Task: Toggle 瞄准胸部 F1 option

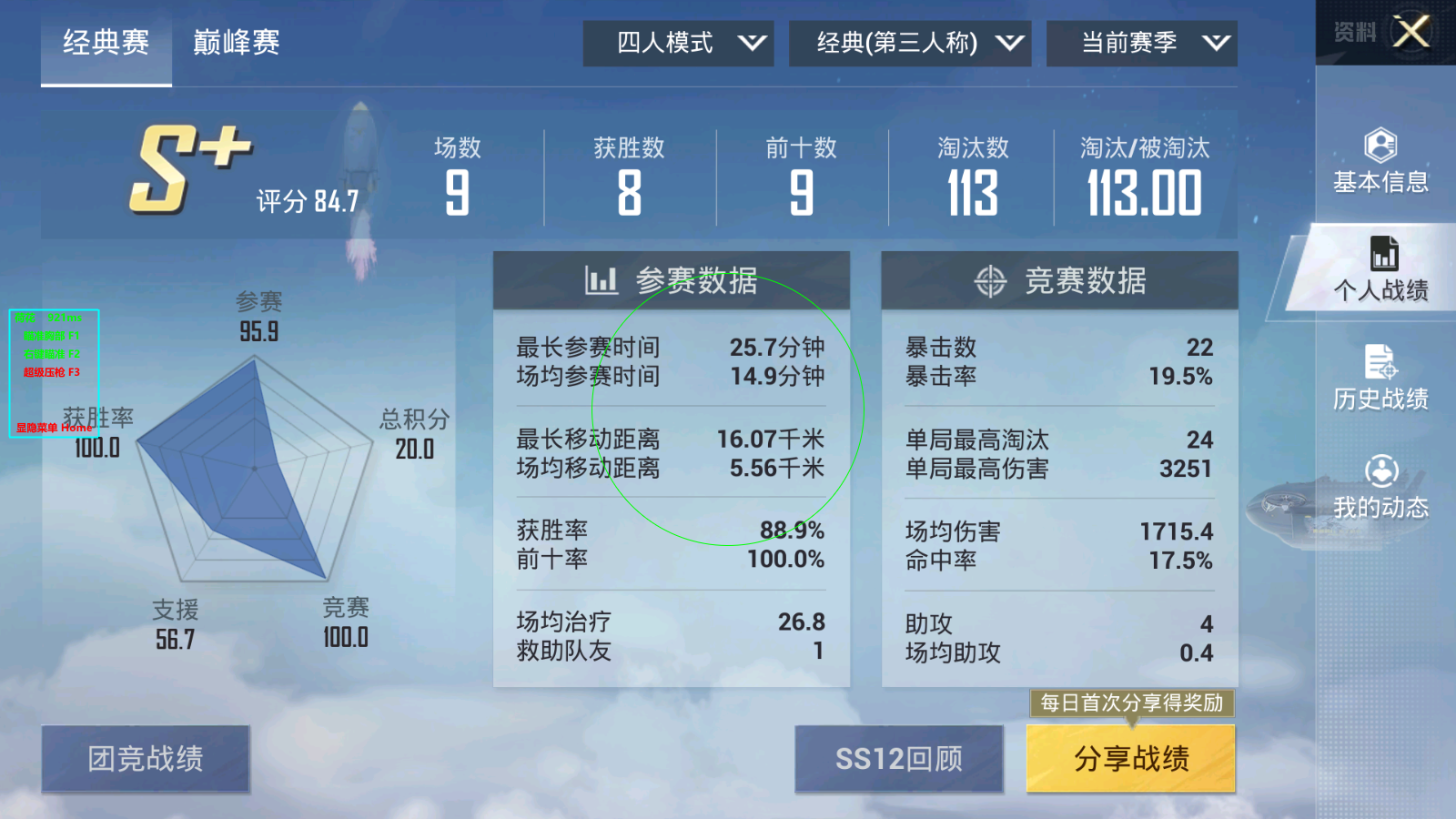Action: click(x=50, y=334)
